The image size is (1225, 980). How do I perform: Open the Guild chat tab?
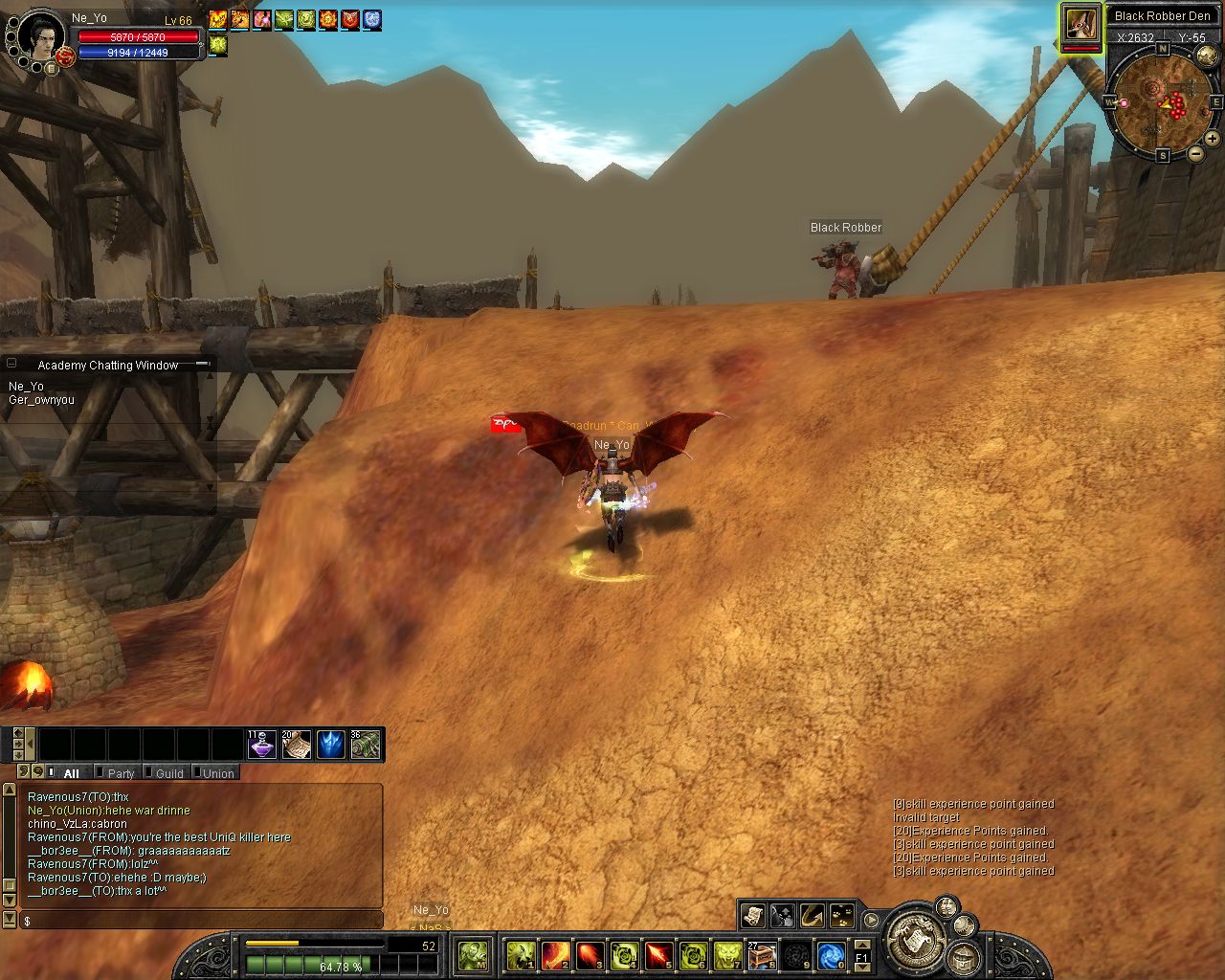pos(169,773)
